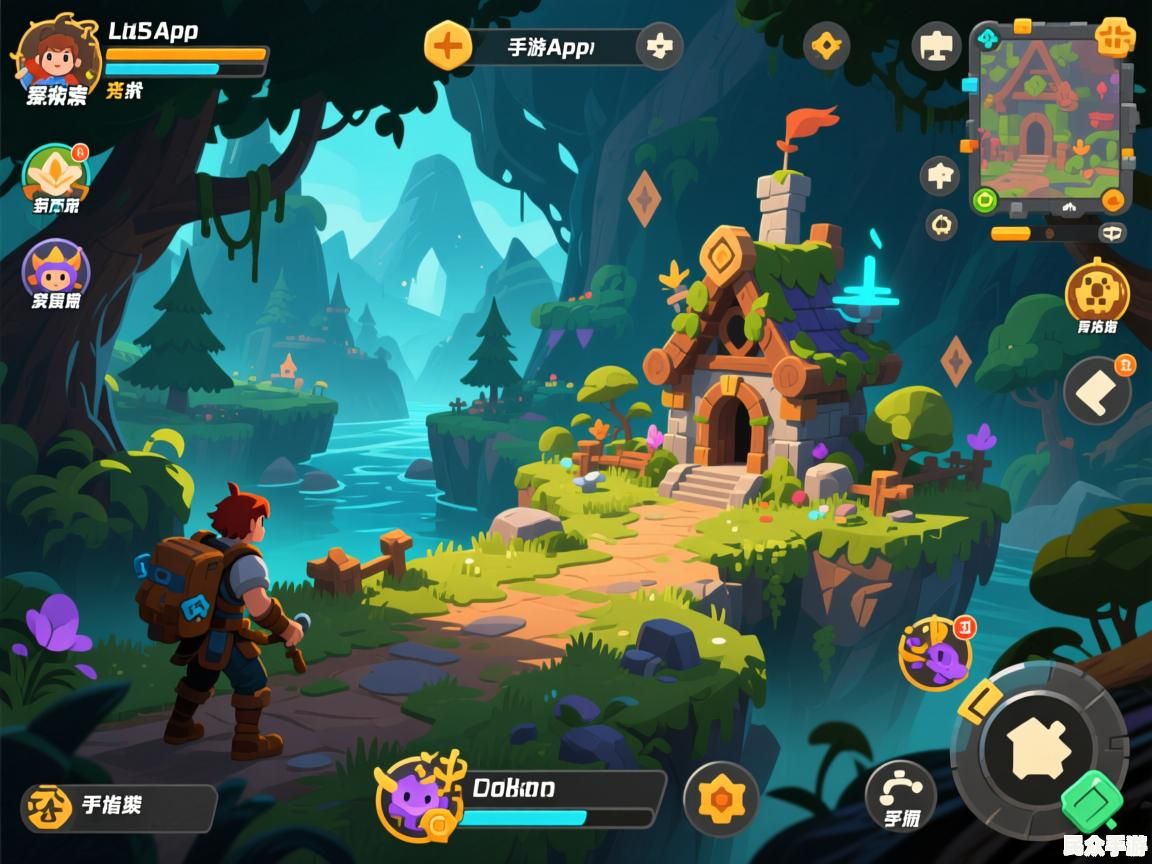Tap the round orange cookie badge button
Image resolution: width=1152 pixels, height=864 pixels.
[x=1096, y=292]
